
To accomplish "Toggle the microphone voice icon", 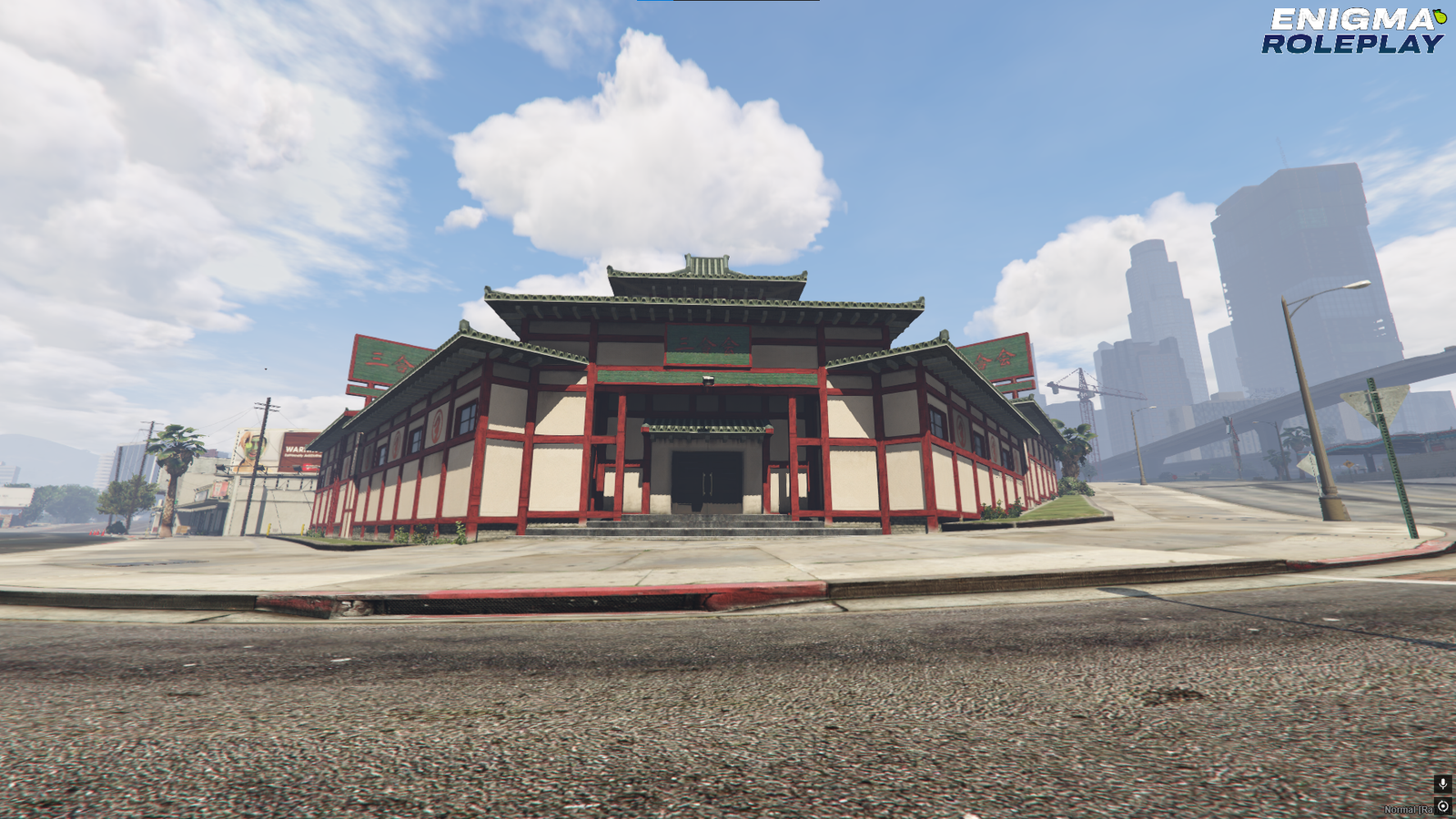I will tap(1442, 784).
